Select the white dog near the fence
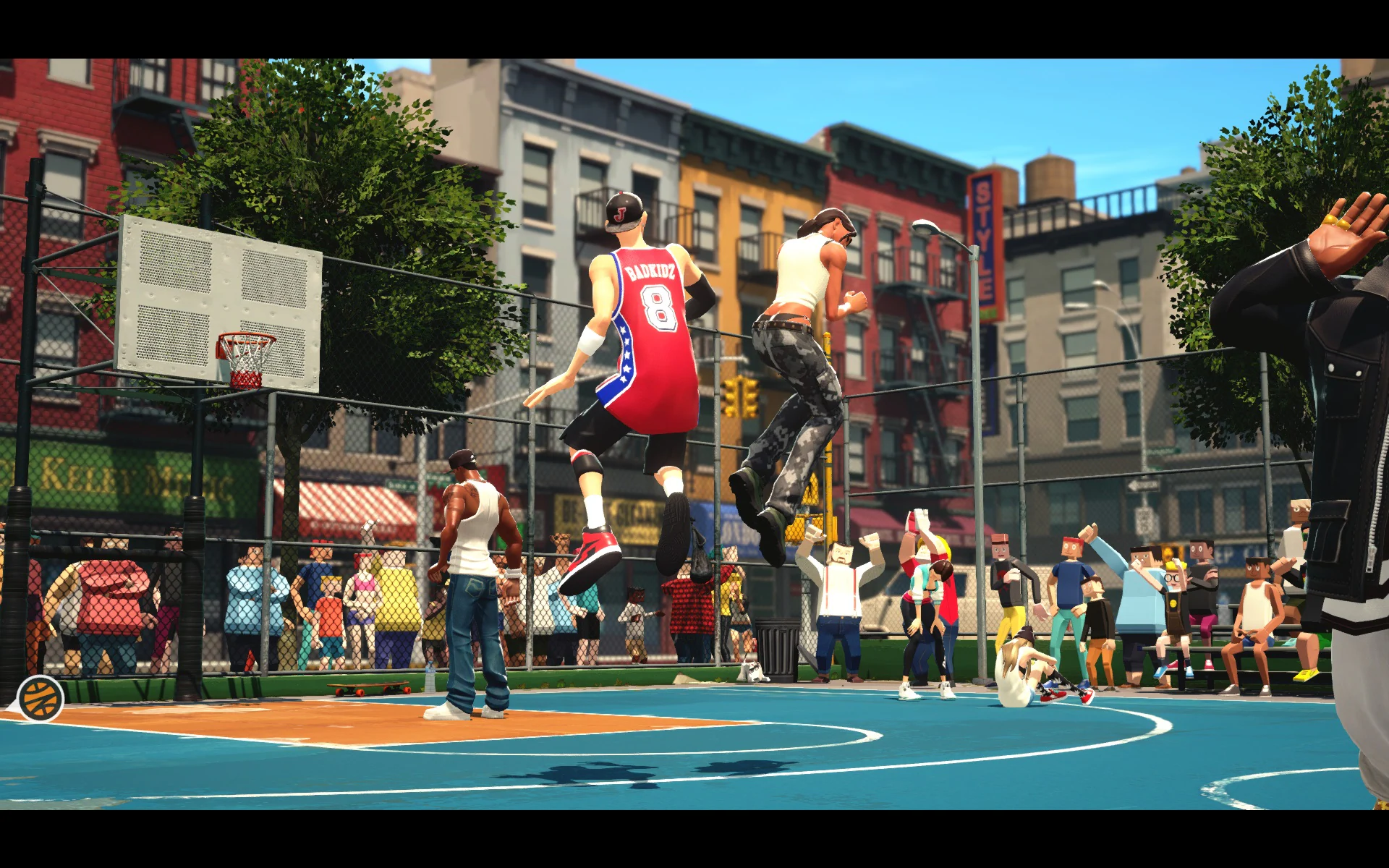1389x868 pixels. [x=754, y=671]
